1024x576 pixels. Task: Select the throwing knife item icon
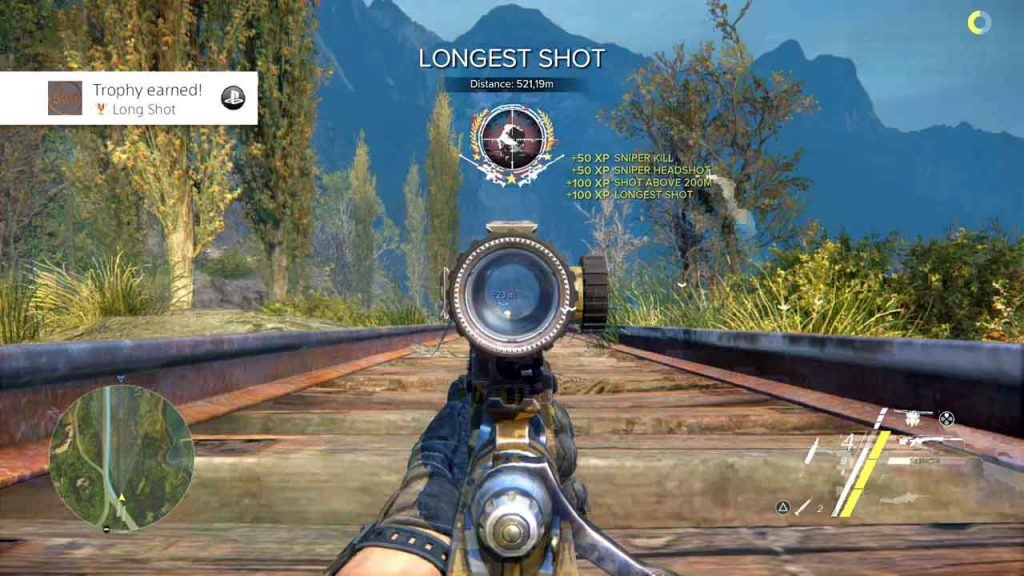point(803,508)
